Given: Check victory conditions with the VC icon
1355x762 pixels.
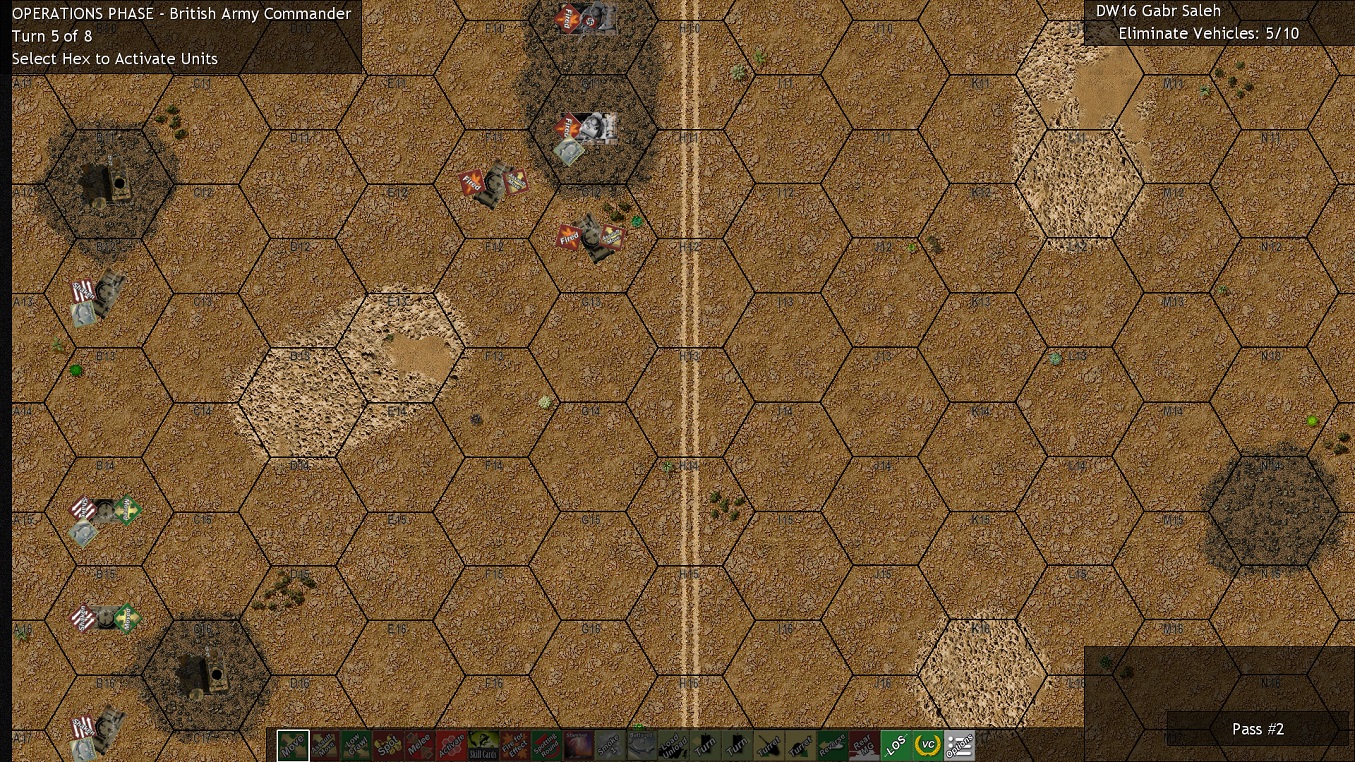Looking at the screenshot, I should (x=925, y=744).
